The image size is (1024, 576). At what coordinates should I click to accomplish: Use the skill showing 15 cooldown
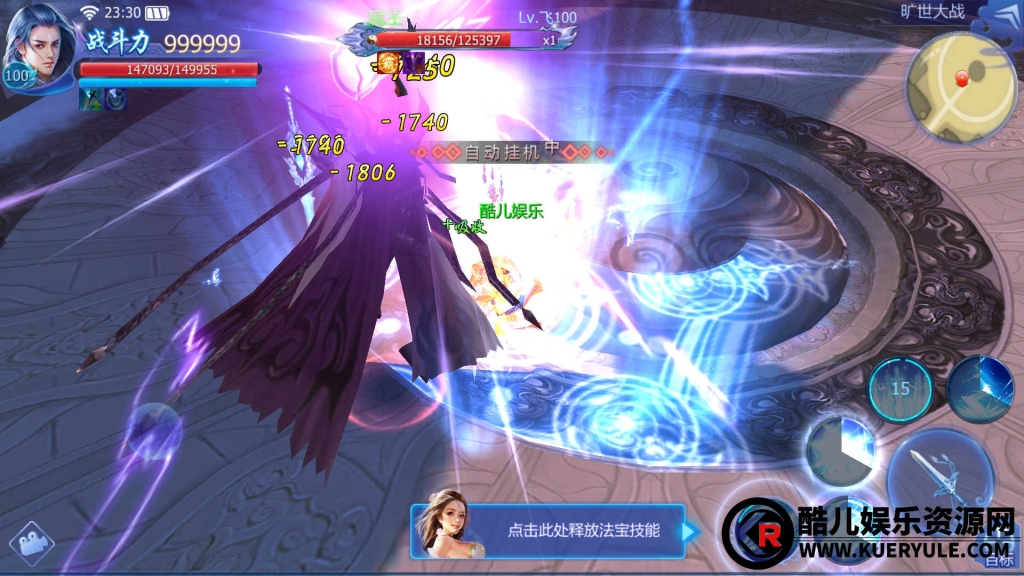point(900,389)
